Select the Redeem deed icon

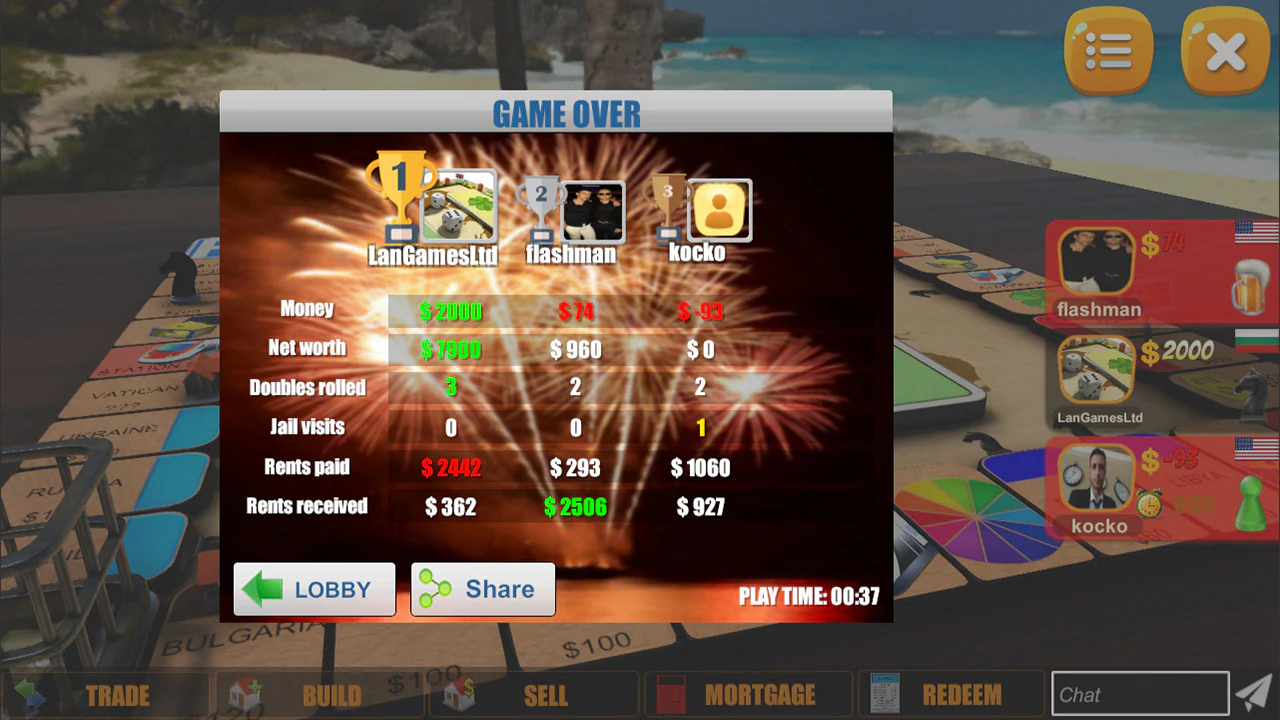tap(885, 694)
